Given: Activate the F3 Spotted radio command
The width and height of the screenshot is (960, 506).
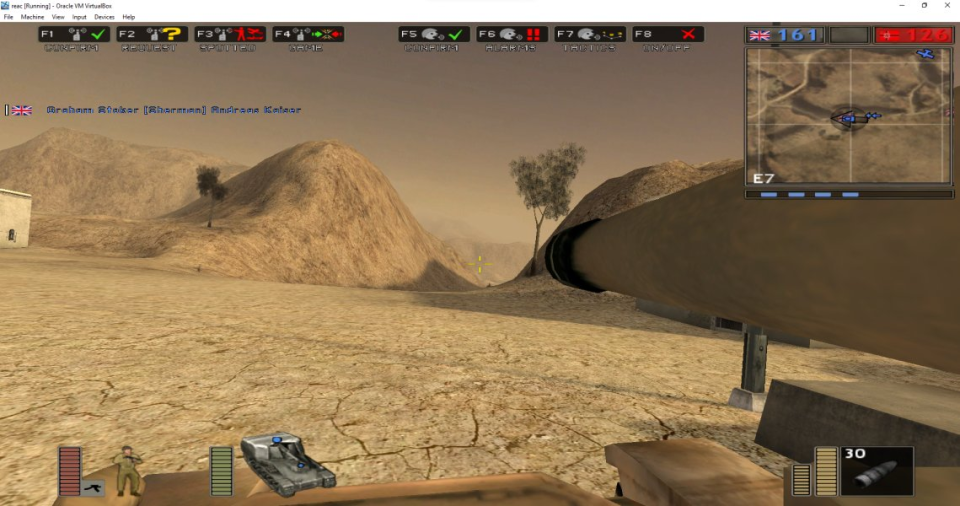Looking at the screenshot, I should [x=230, y=34].
